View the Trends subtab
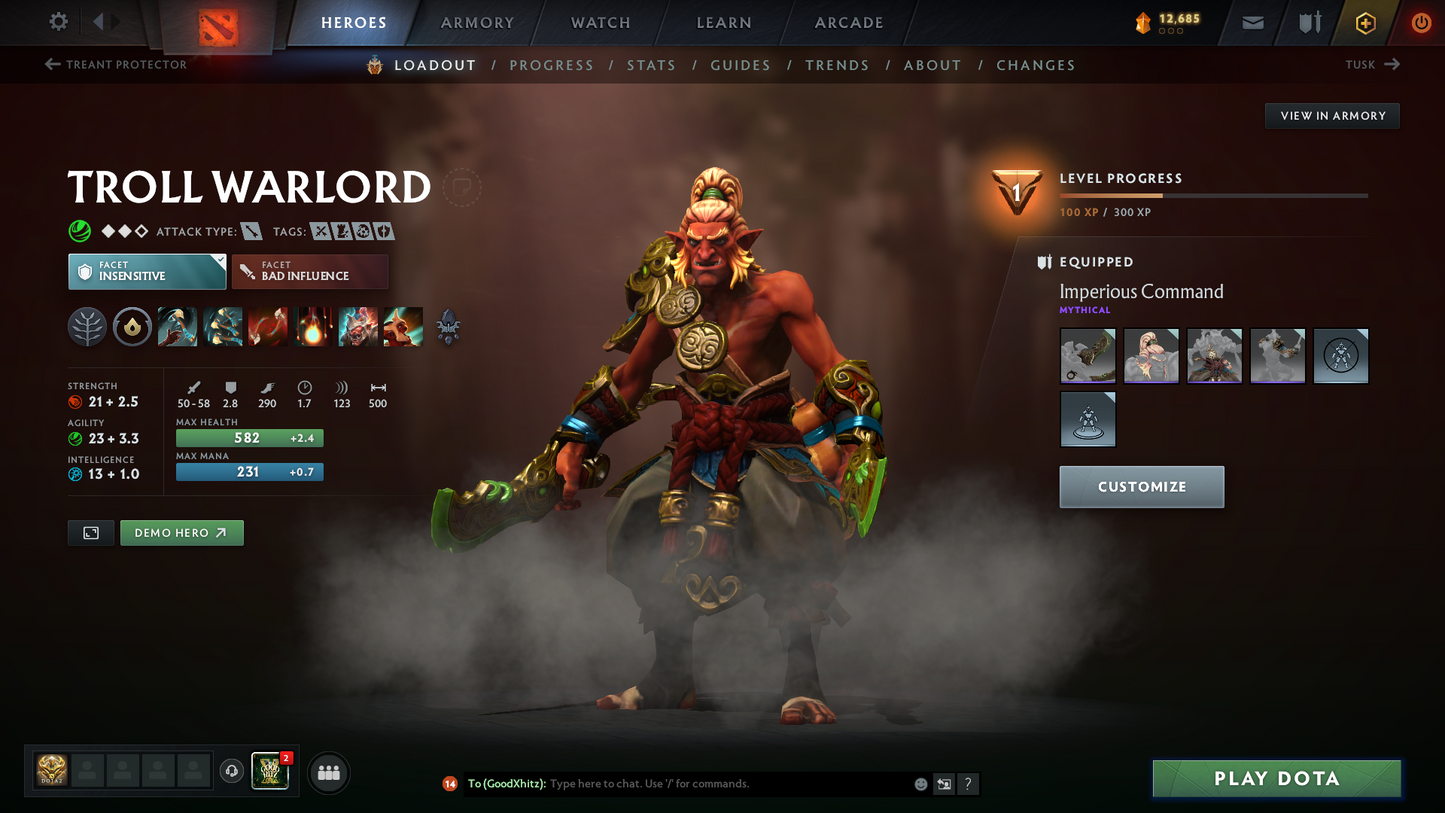This screenshot has height=813, width=1445. (x=837, y=65)
